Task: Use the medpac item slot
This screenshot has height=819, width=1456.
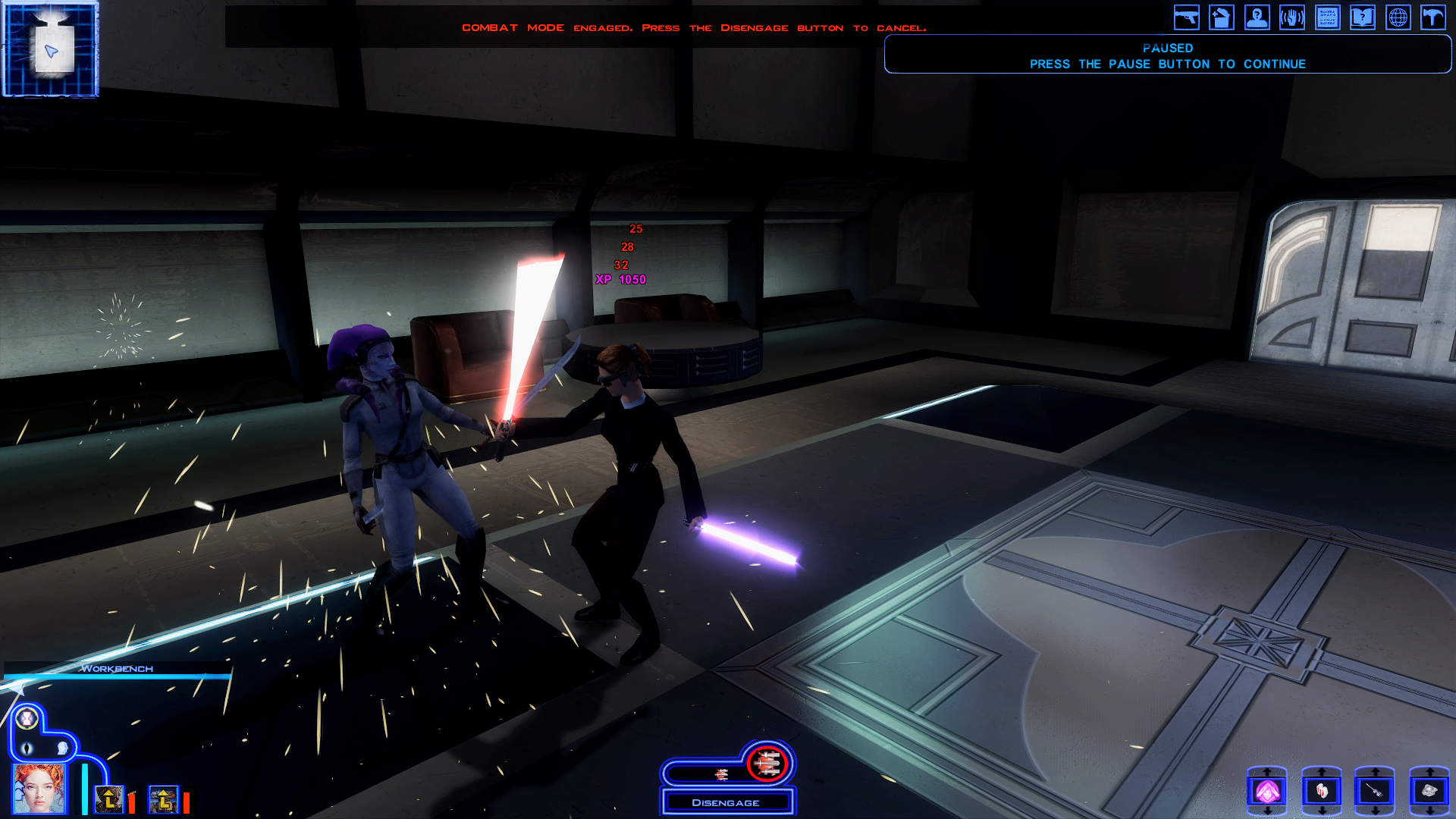Action: tap(1322, 792)
